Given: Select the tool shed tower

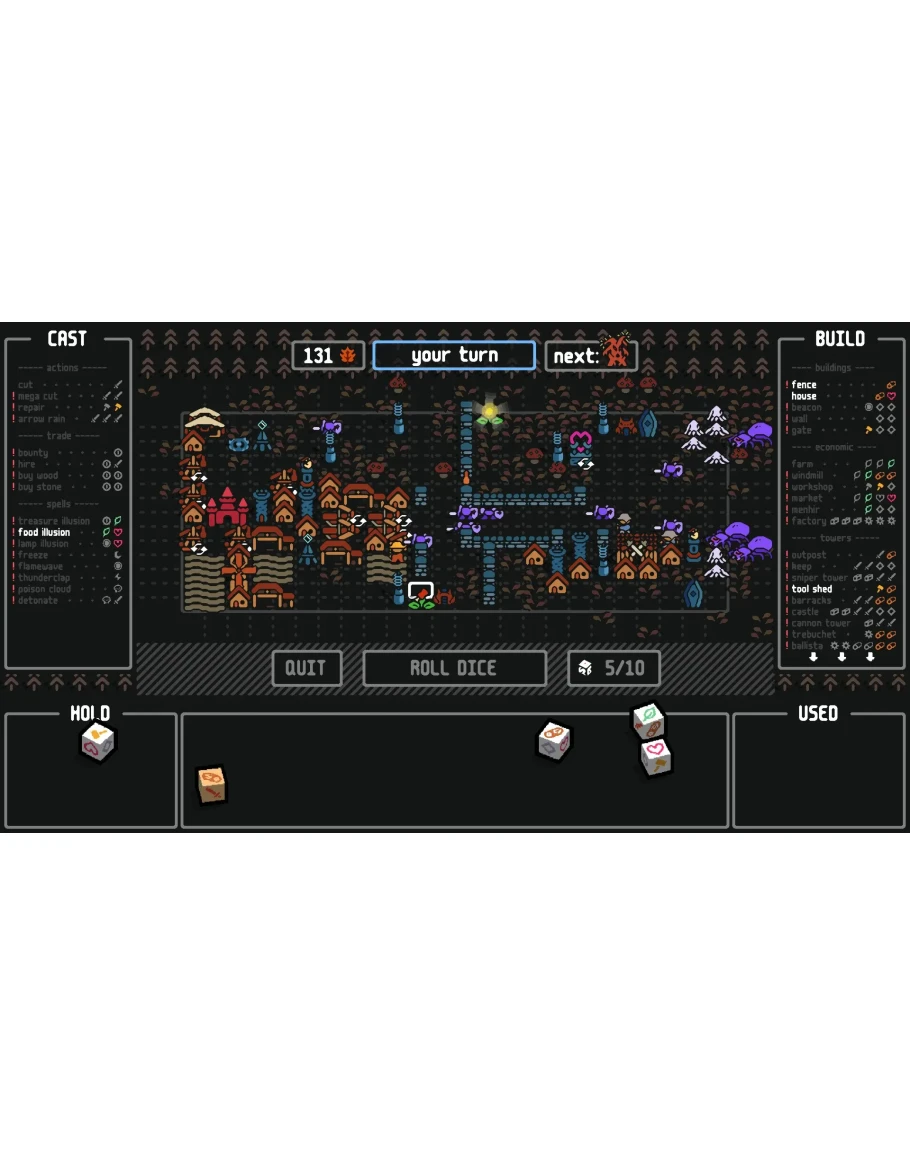Looking at the screenshot, I should pos(812,589).
